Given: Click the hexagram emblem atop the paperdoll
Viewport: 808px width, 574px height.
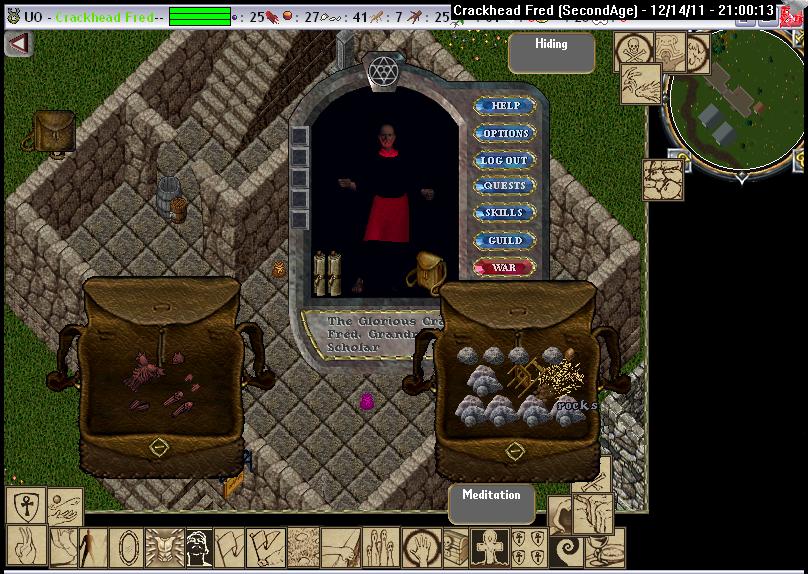Looking at the screenshot, I should point(382,70).
